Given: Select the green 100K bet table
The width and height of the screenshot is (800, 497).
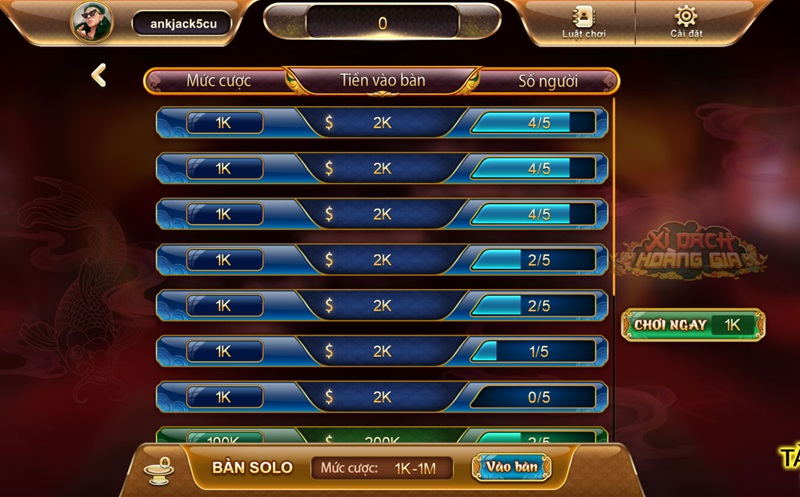Looking at the screenshot, I should (x=382, y=438).
